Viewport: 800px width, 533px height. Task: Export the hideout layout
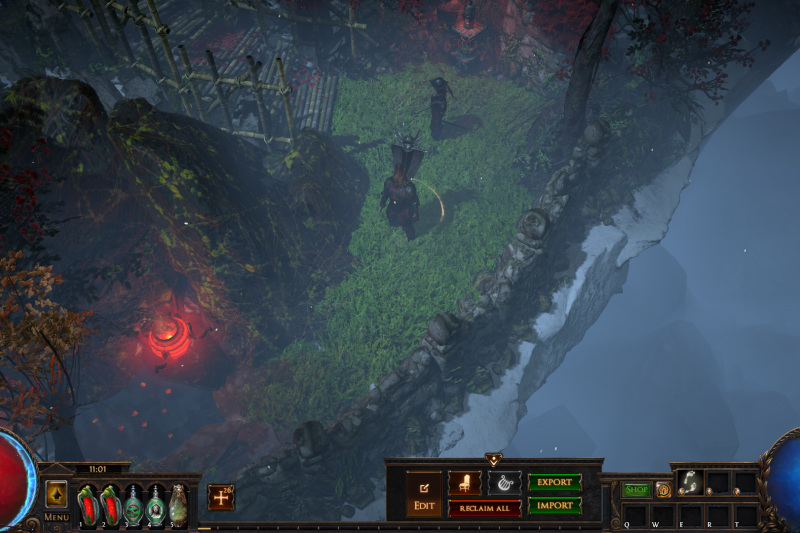(x=554, y=483)
